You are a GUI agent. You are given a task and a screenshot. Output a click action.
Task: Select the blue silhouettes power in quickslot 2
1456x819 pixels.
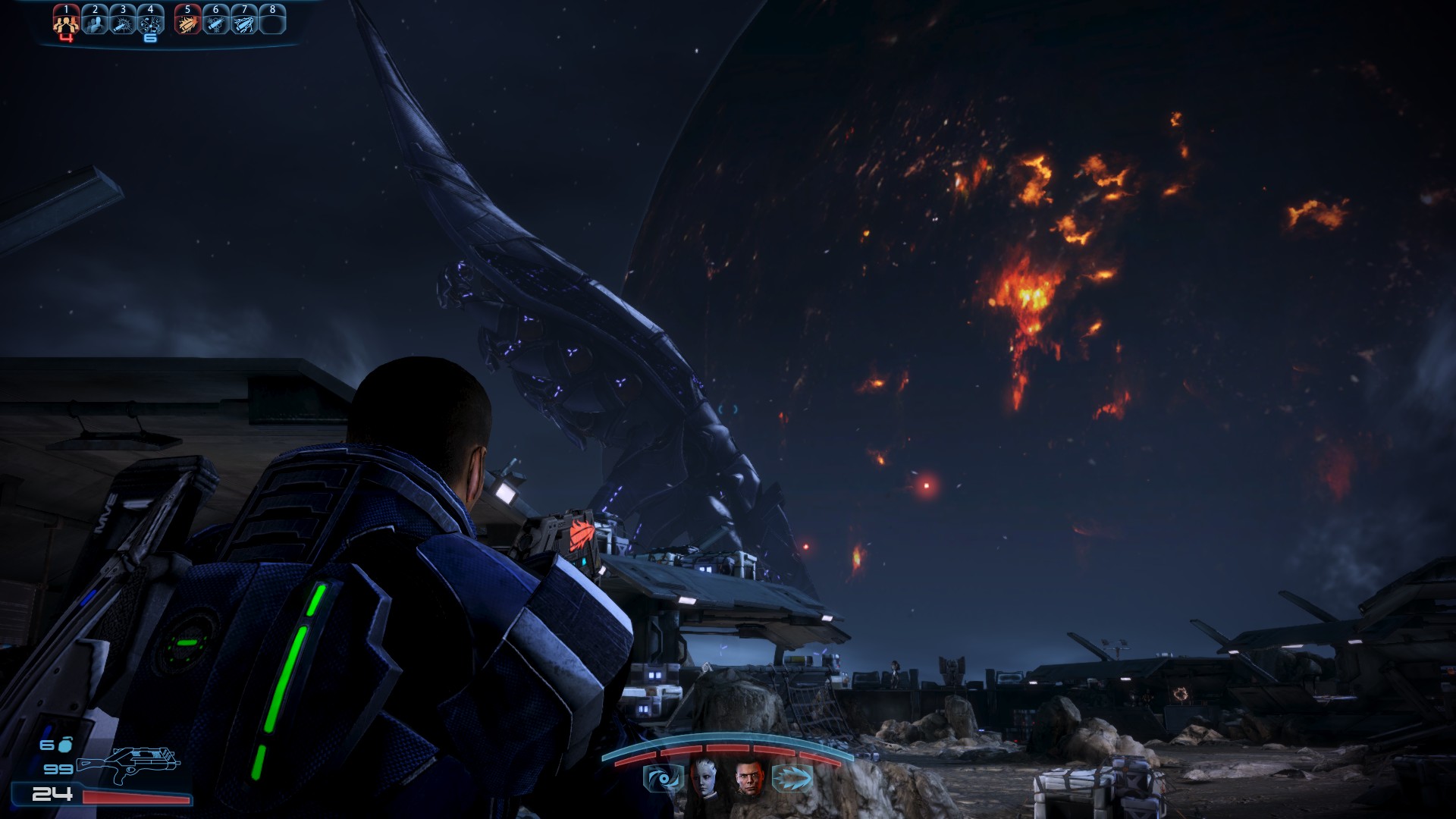tap(95, 21)
